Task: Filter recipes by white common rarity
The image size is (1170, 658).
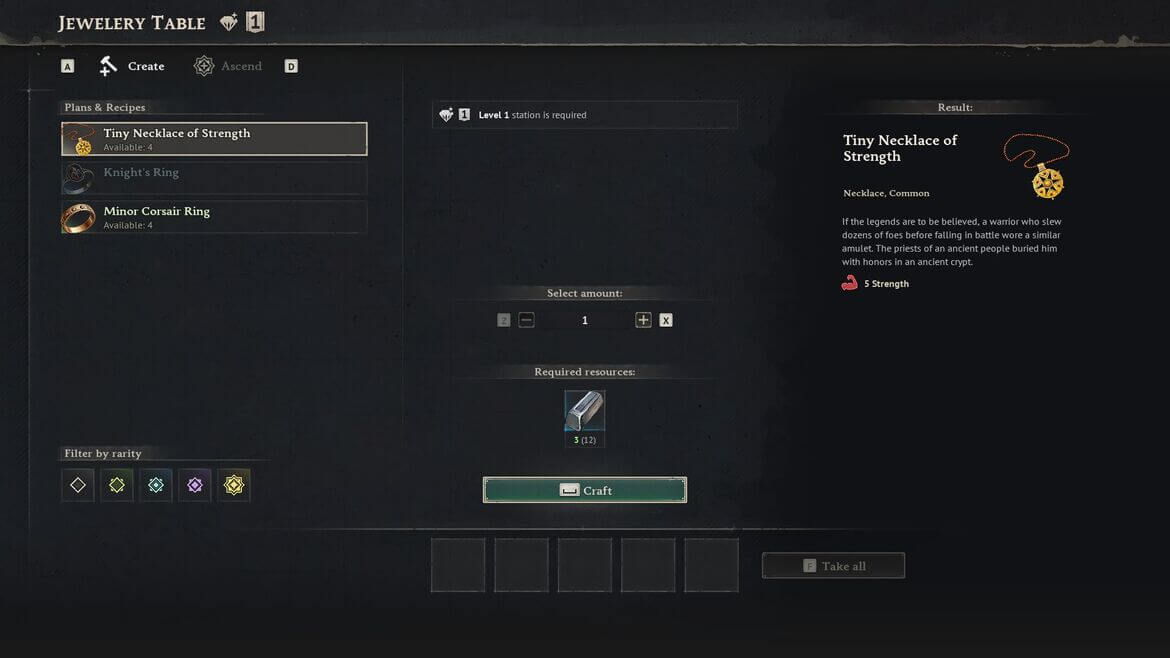Action: pyautogui.click(x=78, y=485)
